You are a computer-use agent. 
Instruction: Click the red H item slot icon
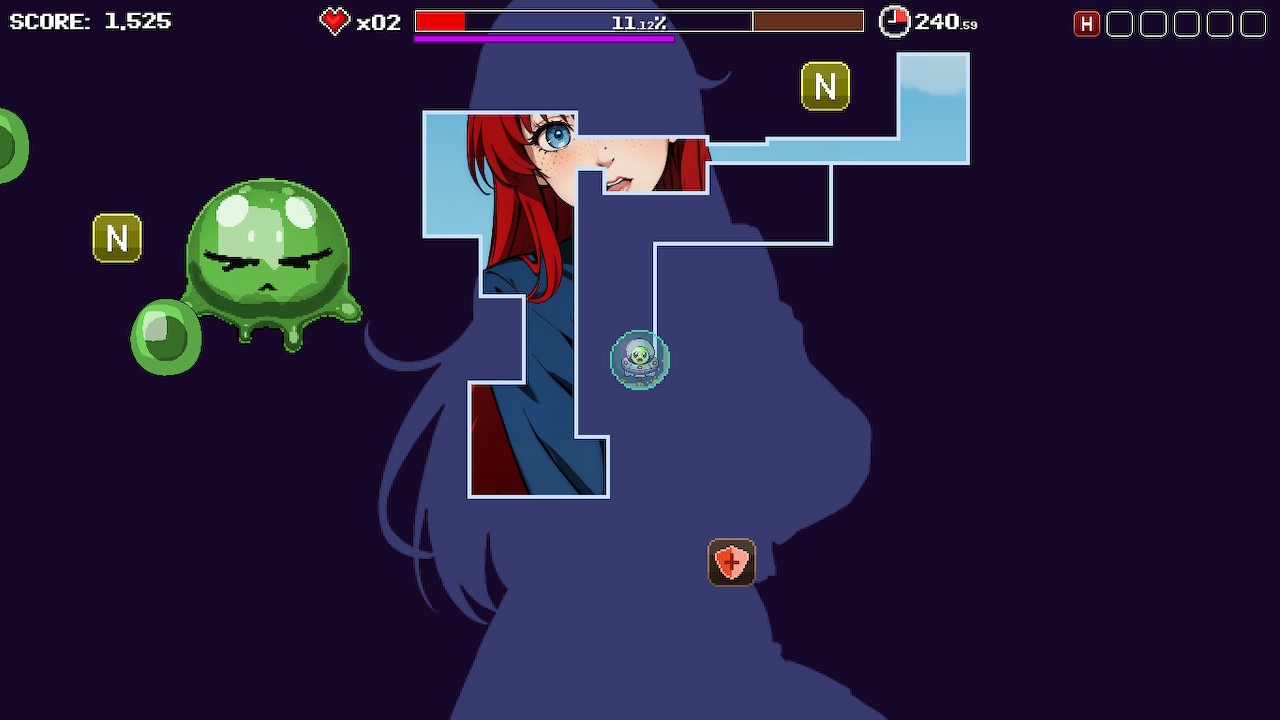pos(1087,23)
